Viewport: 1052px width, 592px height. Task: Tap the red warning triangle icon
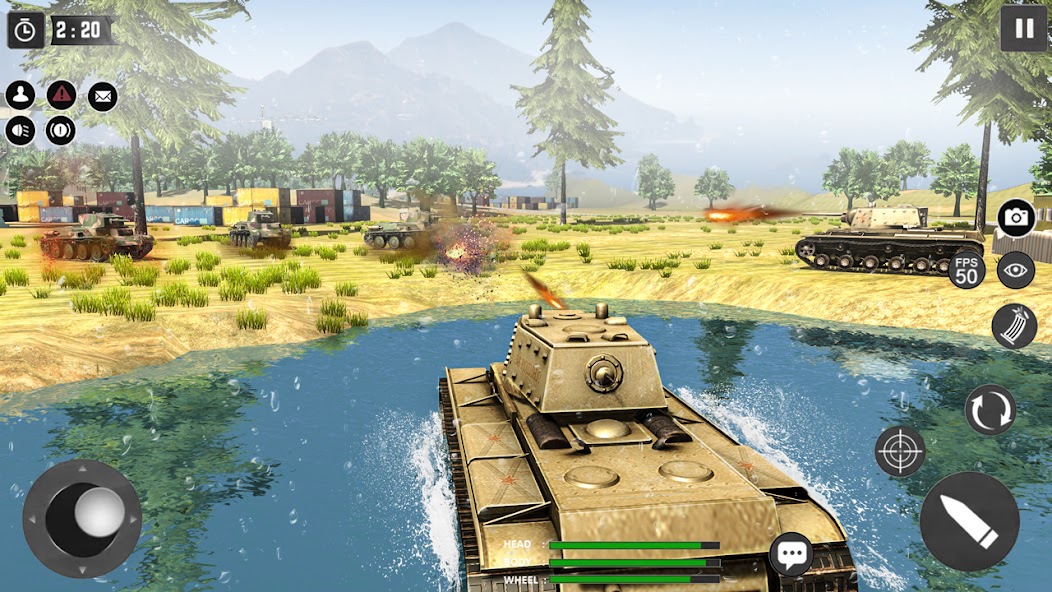point(61,96)
